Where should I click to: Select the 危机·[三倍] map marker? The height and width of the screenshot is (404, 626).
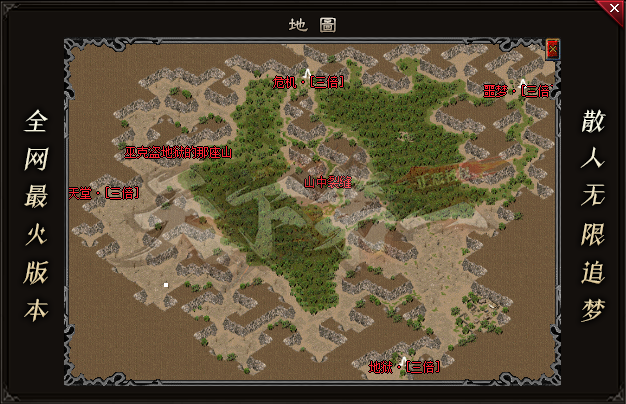(308, 82)
